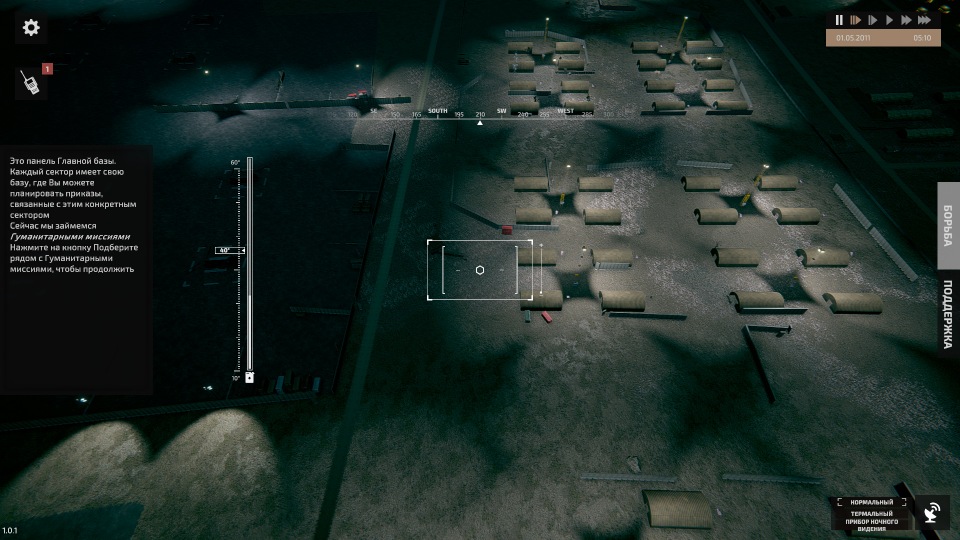Select the second slow-play speed
Screen dimensions: 960x540
(872, 20)
